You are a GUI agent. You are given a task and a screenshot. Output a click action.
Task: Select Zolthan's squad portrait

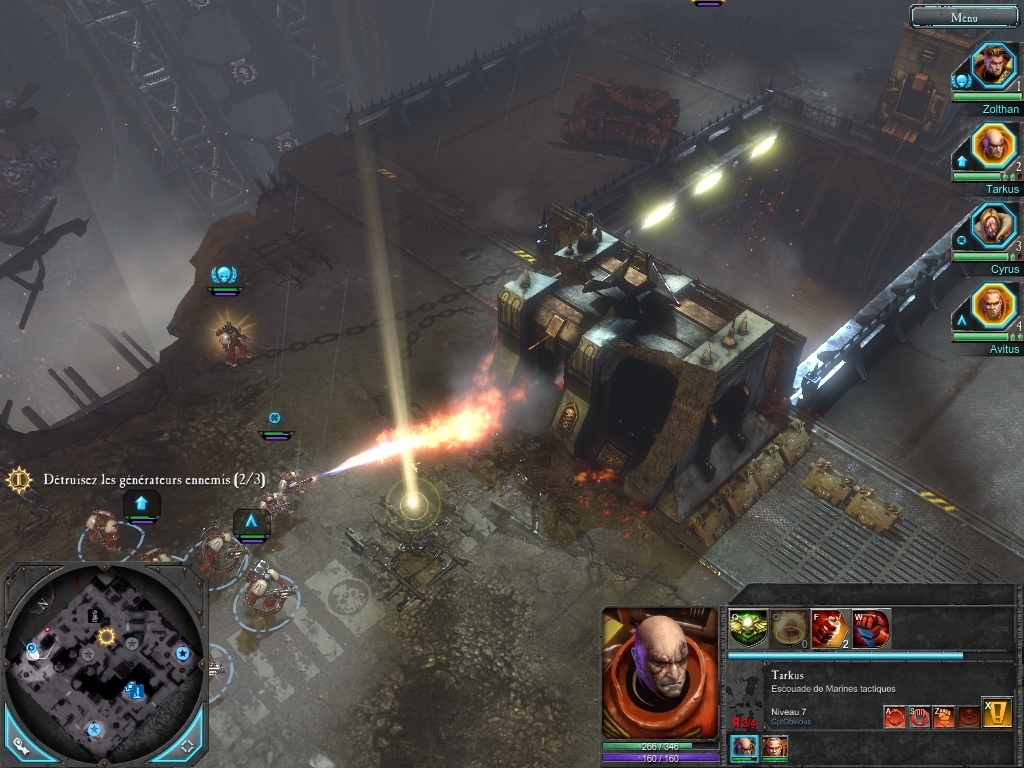coord(993,66)
